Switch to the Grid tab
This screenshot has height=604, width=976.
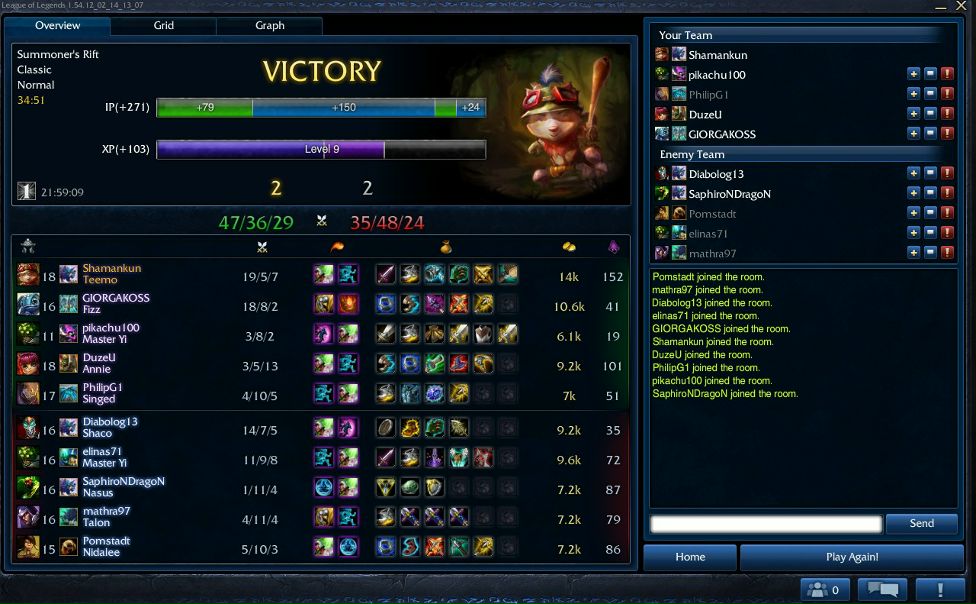(163, 25)
